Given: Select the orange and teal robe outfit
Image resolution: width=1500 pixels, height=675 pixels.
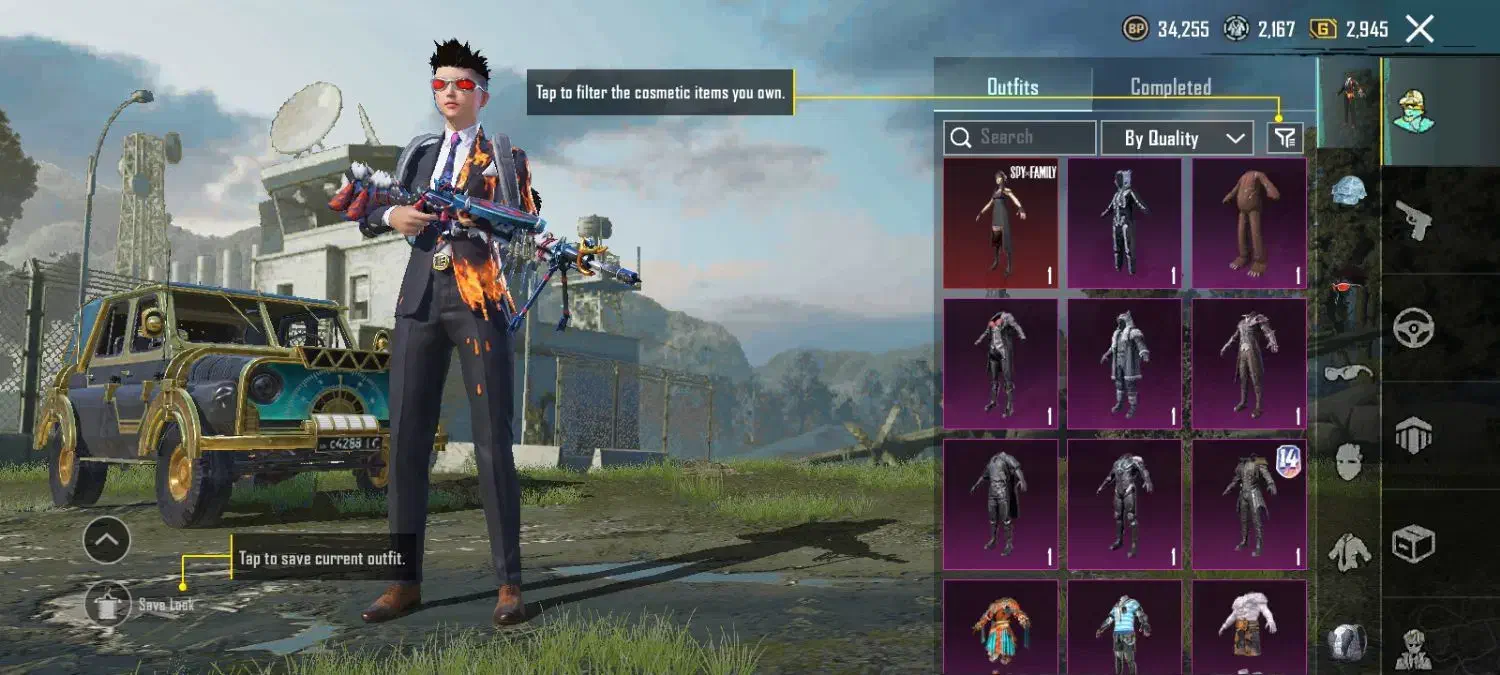Looking at the screenshot, I should click(1000, 630).
